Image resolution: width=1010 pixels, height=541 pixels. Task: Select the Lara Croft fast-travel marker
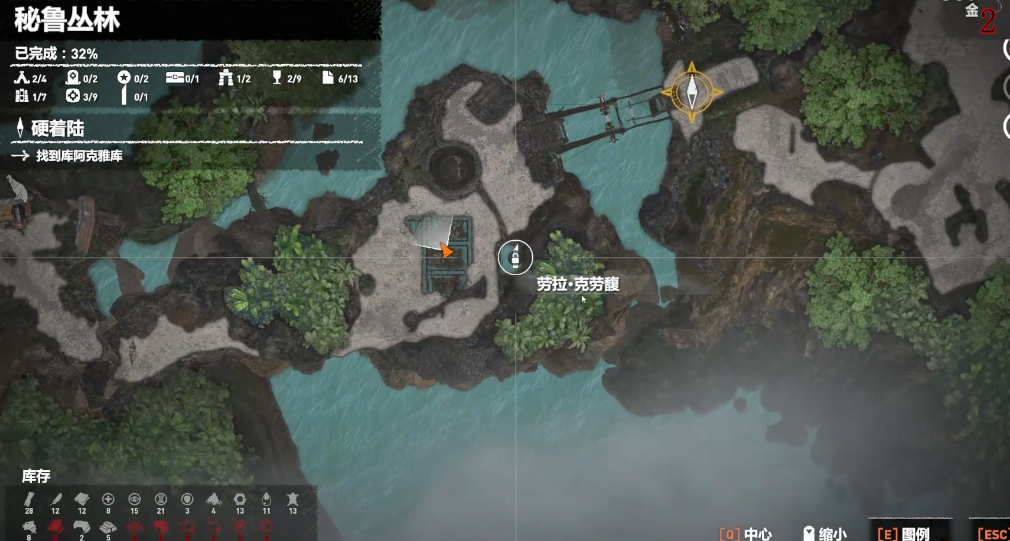515,257
